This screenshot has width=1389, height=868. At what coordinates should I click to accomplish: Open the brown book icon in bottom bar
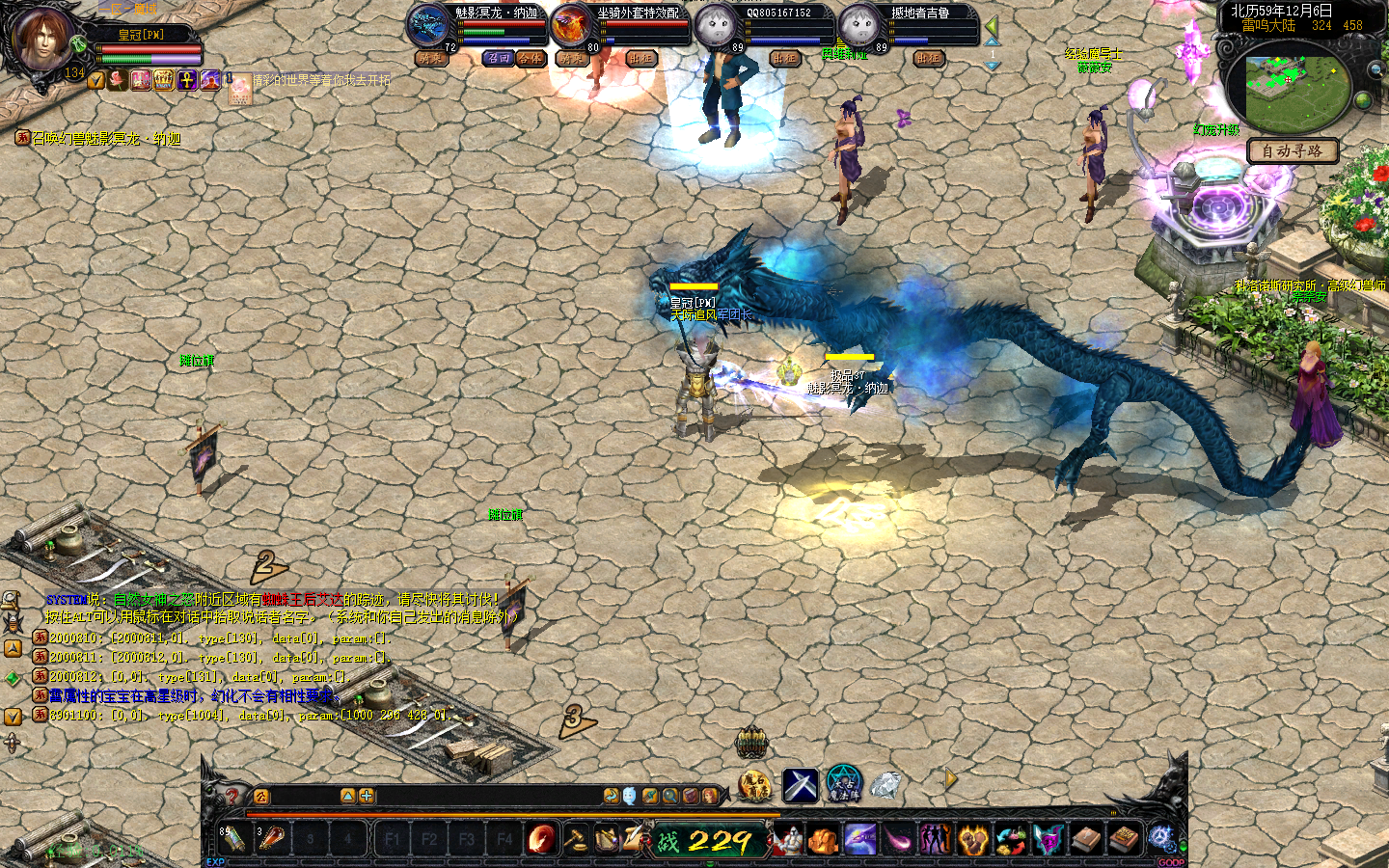[1087, 839]
